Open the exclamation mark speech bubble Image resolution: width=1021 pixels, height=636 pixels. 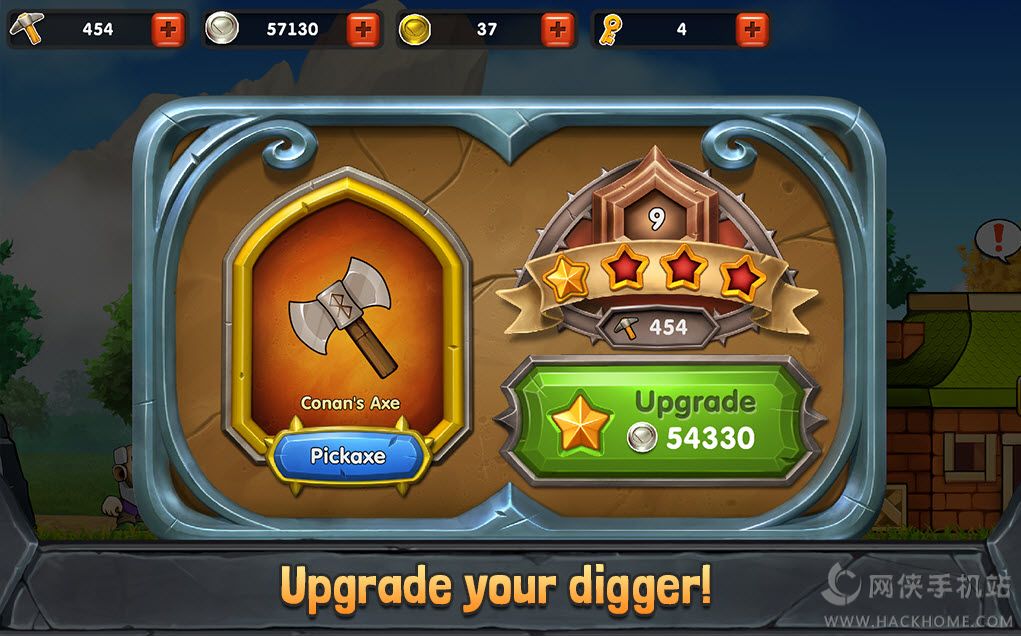pos(997,239)
